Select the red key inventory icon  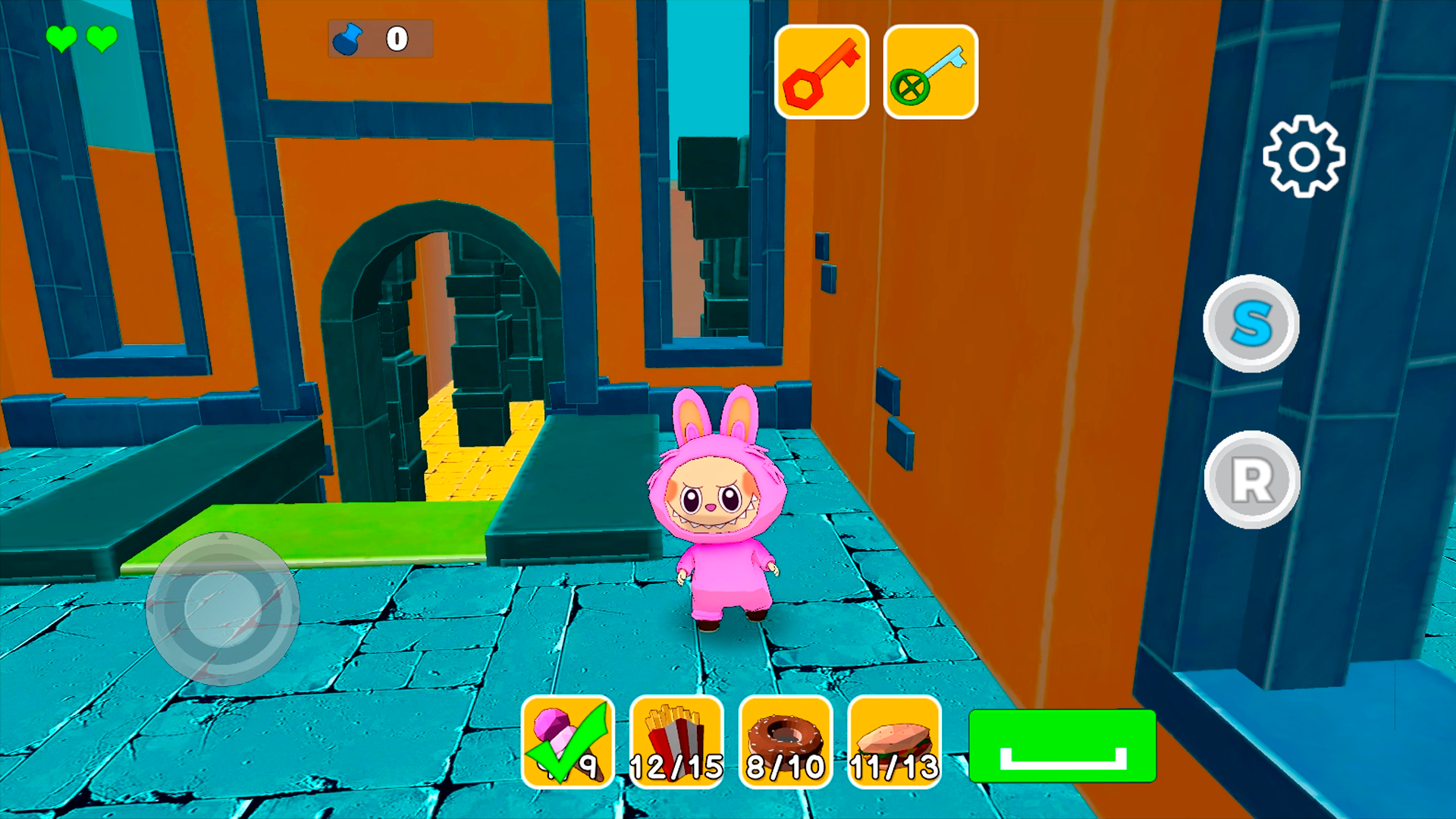click(x=821, y=71)
